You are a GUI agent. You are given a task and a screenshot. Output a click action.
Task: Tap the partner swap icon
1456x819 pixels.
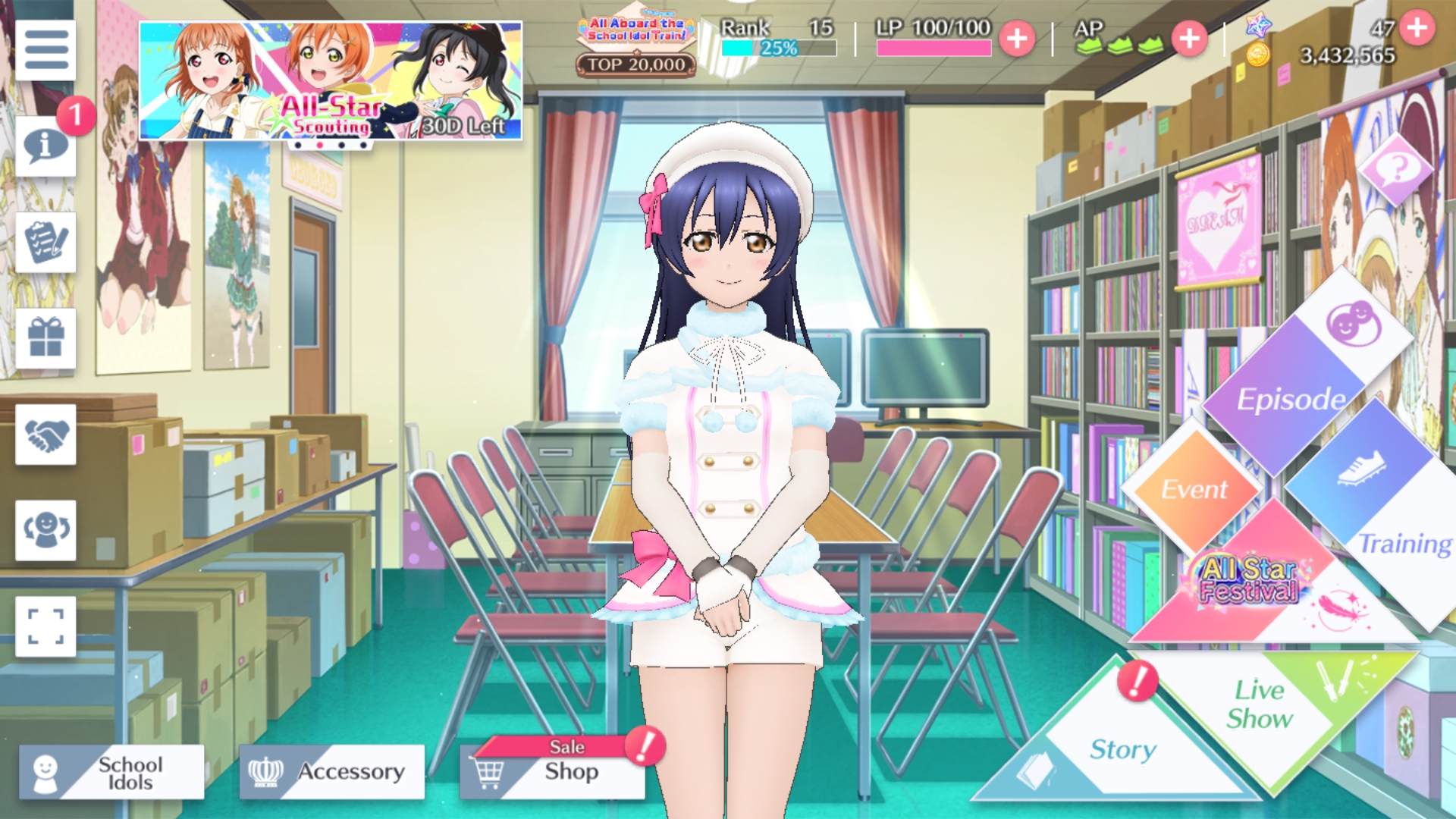tap(45, 530)
